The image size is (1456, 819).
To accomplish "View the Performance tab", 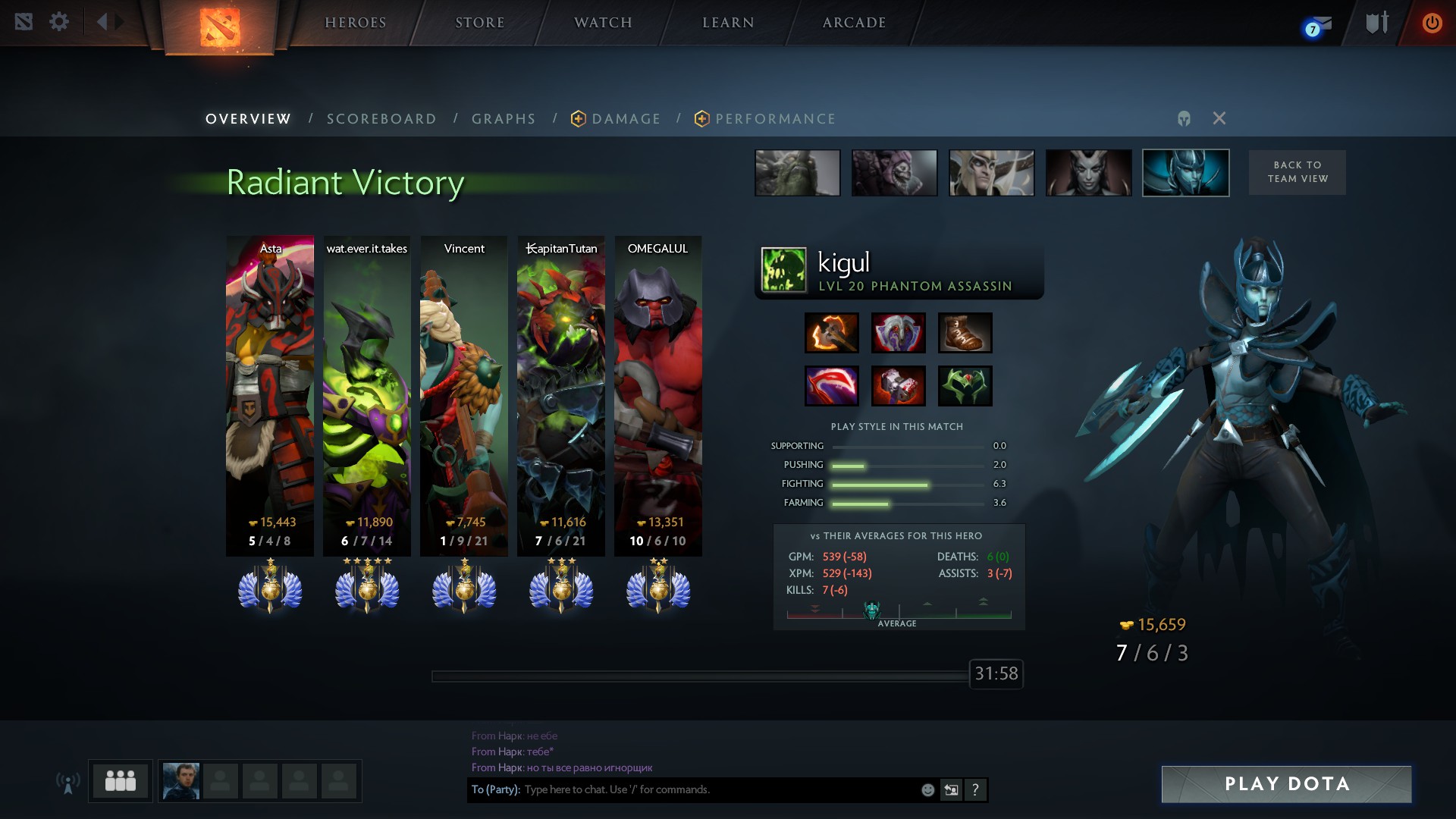I will click(x=775, y=119).
